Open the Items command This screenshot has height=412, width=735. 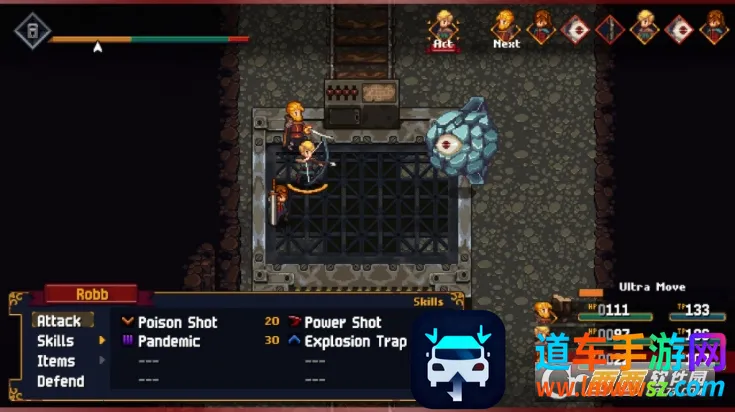pyautogui.click(x=56, y=361)
